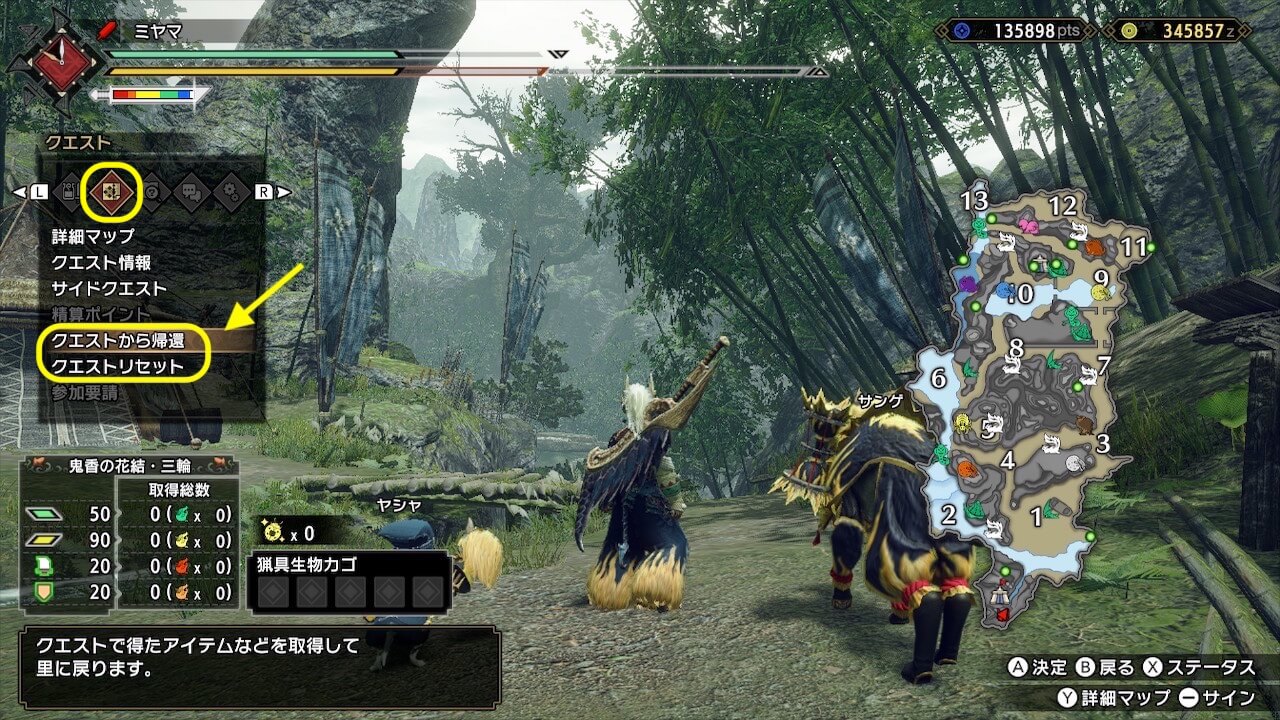The height and width of the screenshot is (720, 1280).
Task: Switch to the gear settings tab
Action: [231, 192]
